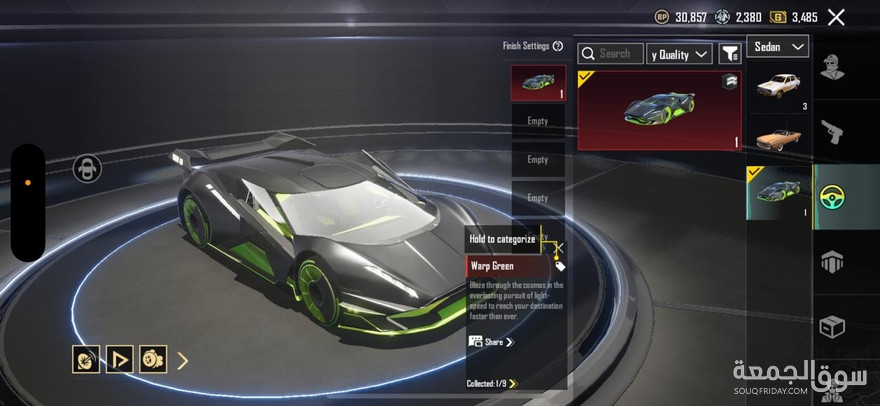Share the Warp Green skin
The image size is (880, 407).
(x=491, y=342)
